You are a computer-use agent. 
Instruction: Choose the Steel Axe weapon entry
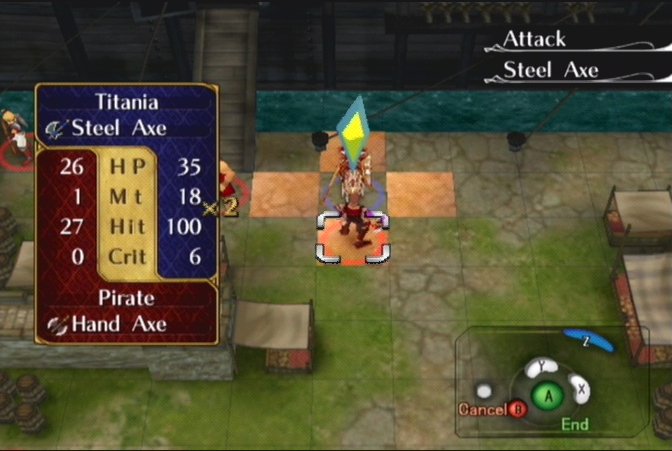(551, 70)
